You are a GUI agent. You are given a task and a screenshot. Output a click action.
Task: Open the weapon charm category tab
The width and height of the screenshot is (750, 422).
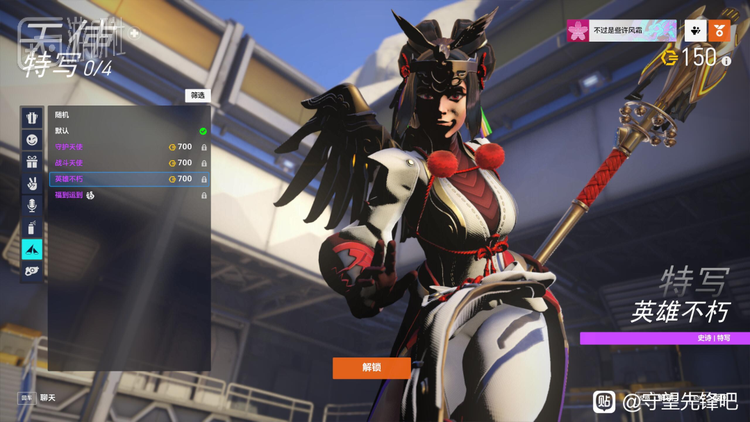(x=33, y=271)
